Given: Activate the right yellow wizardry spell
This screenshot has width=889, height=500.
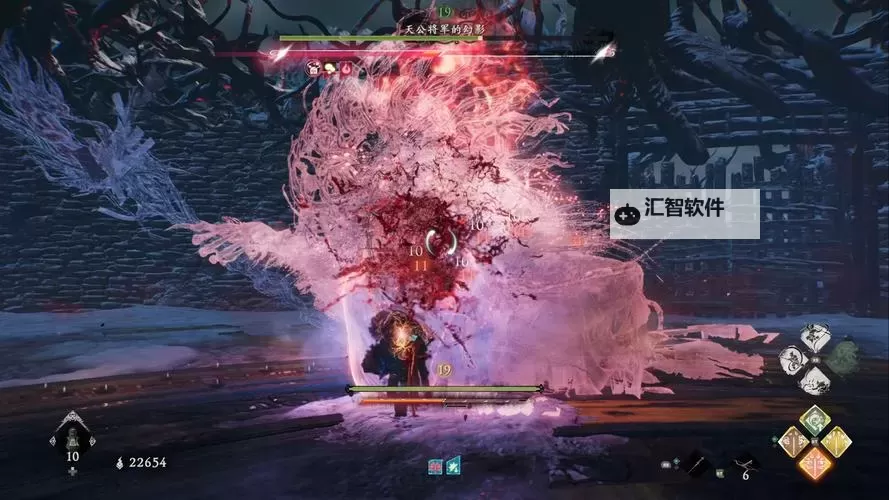Looking at the screenshot, I should pyautogui.click(x=837, y=441).
